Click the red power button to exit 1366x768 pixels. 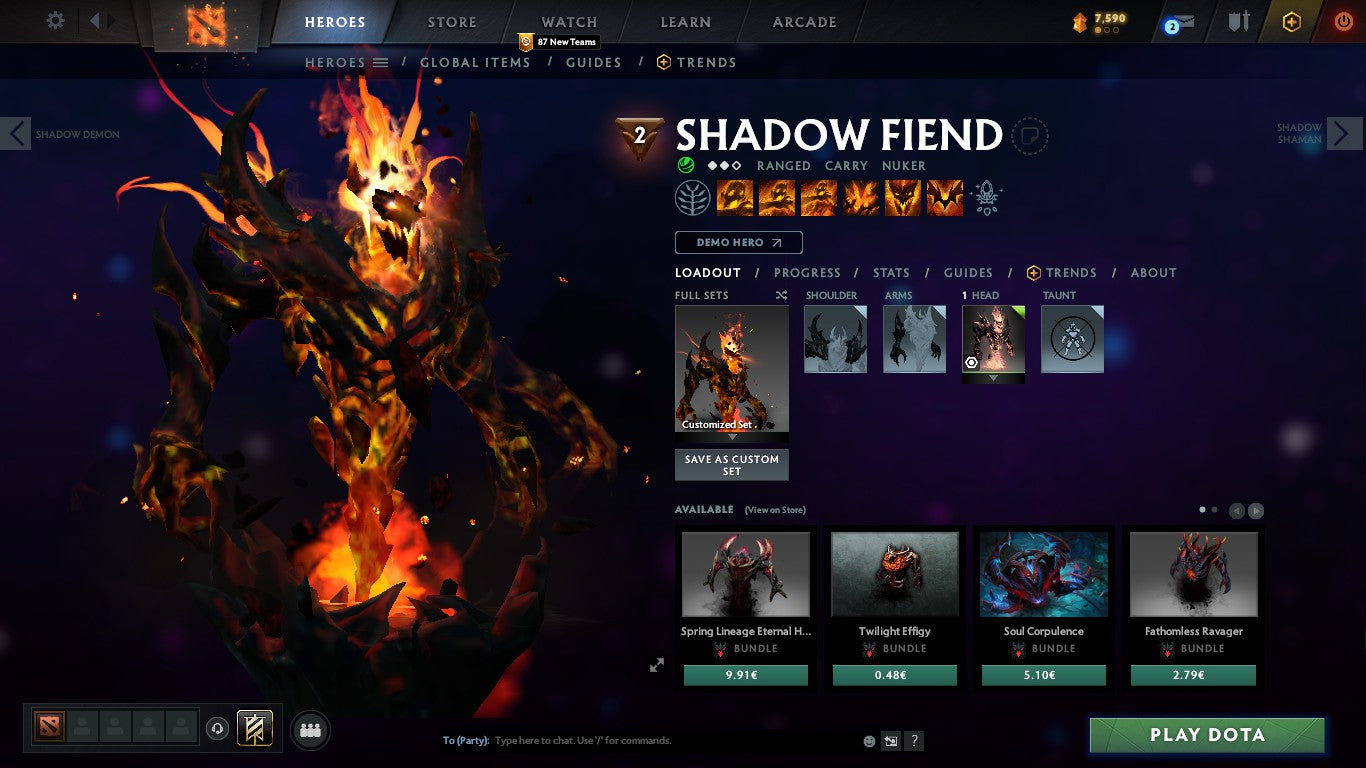[1345, 20]
